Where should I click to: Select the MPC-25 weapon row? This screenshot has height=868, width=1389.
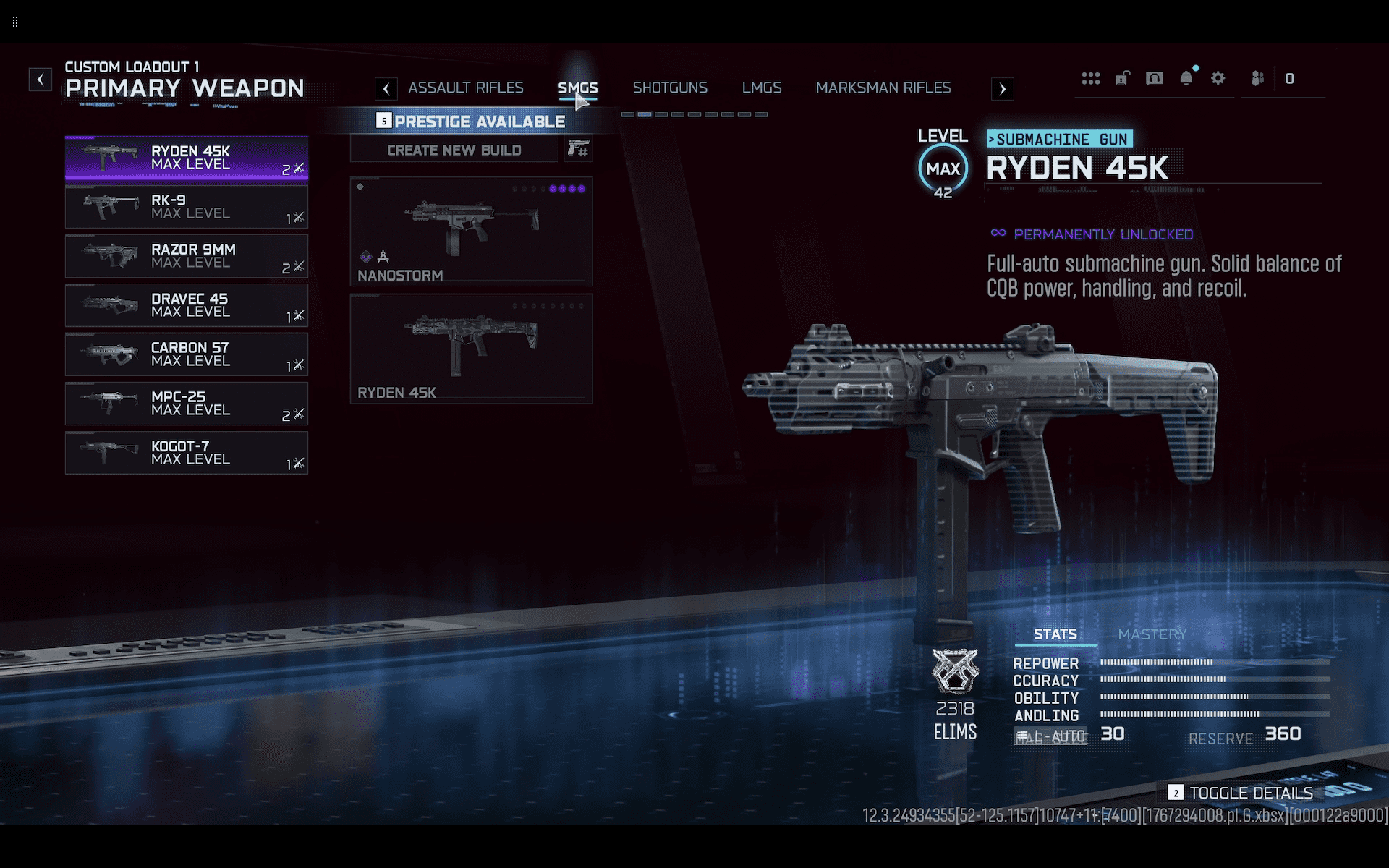(187, 404)
